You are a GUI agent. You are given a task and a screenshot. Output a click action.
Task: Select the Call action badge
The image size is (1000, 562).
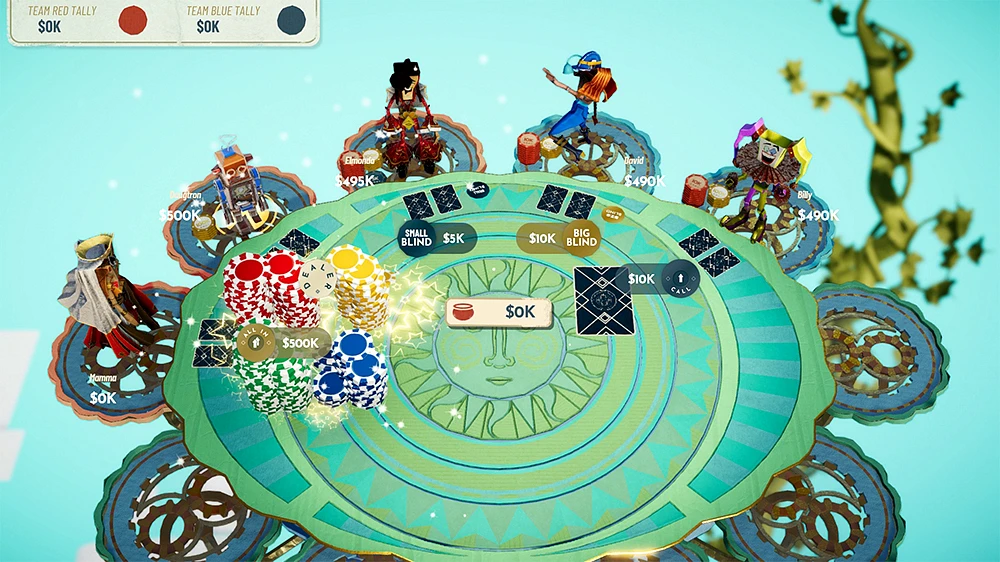pyautogui.click(x=680, y=278)
